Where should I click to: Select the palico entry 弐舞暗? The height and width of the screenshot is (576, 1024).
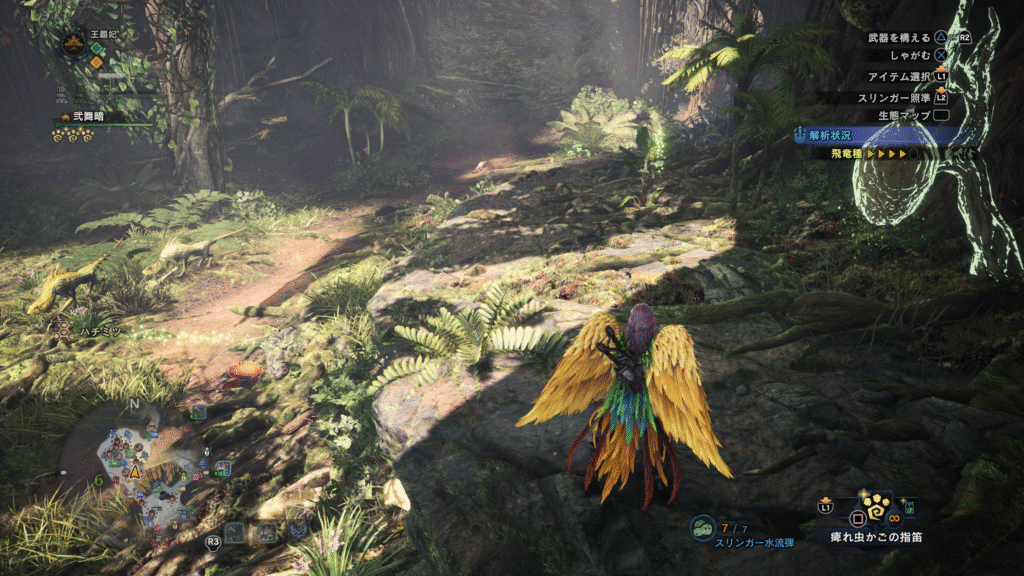(96, 117)
